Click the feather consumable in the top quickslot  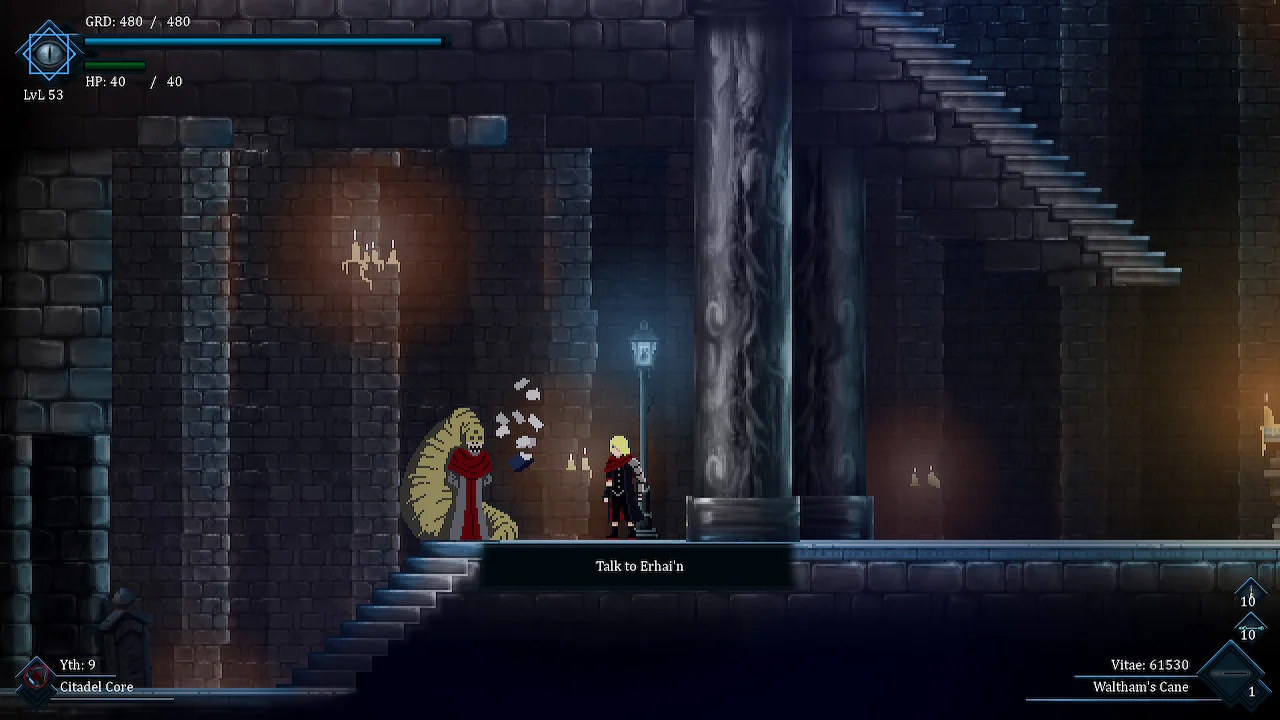click(1249, 593)
